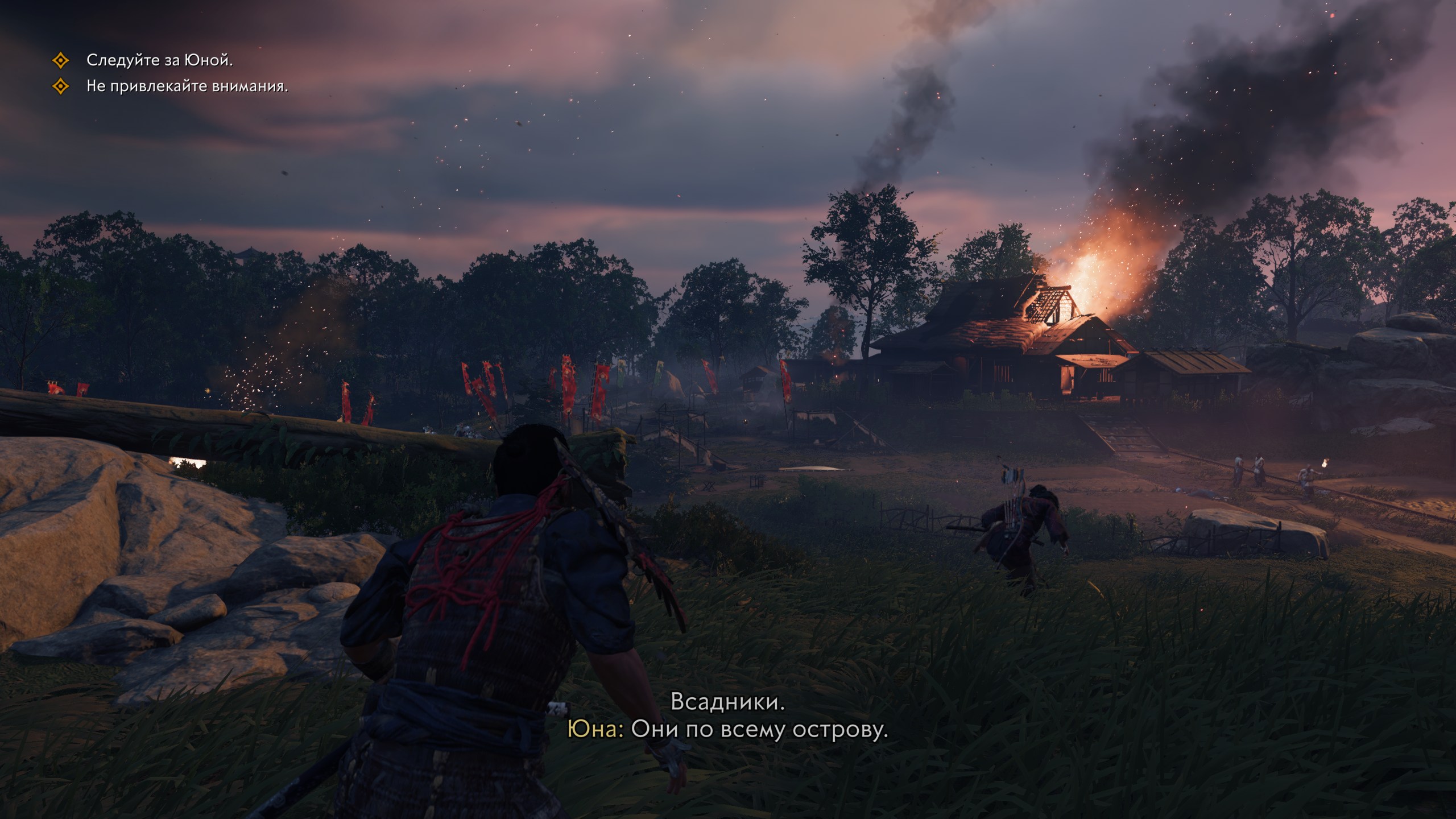Select the 'Не привлекайте внимания' objective
Viewport: 1456px width, 819px height.
coord(187,86)
